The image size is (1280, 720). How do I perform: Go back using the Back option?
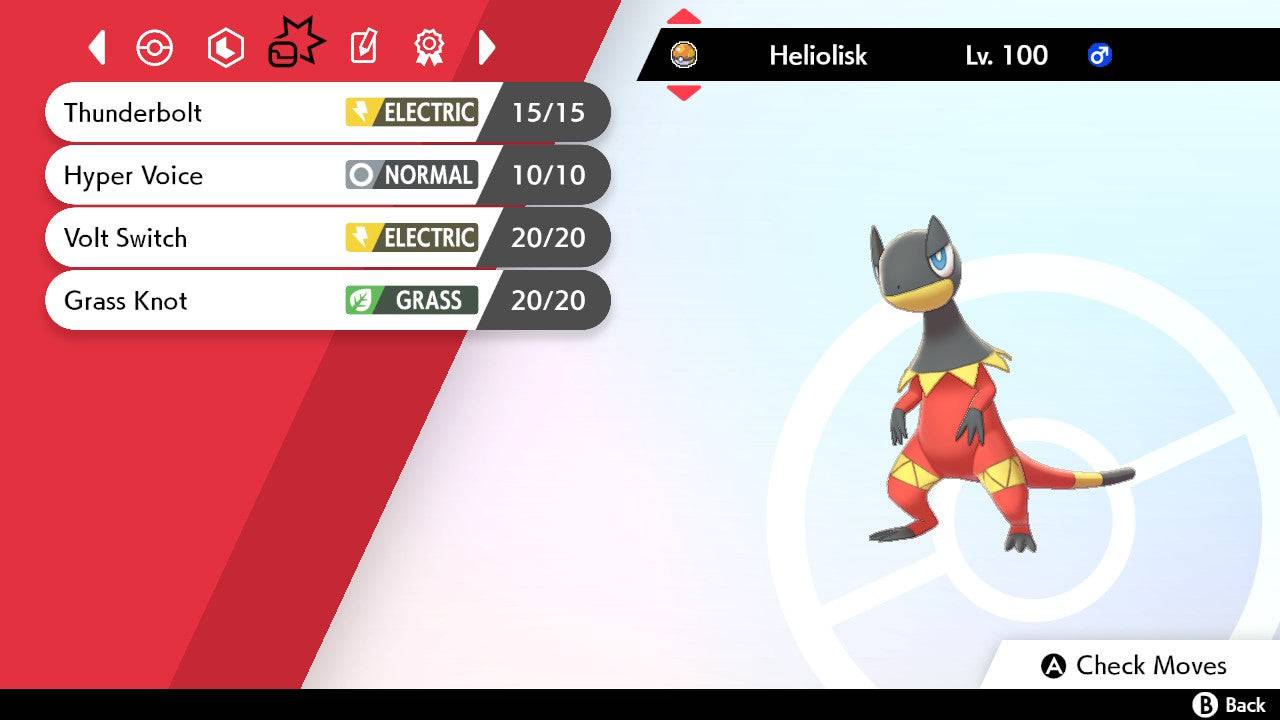tap(1229, 705)
